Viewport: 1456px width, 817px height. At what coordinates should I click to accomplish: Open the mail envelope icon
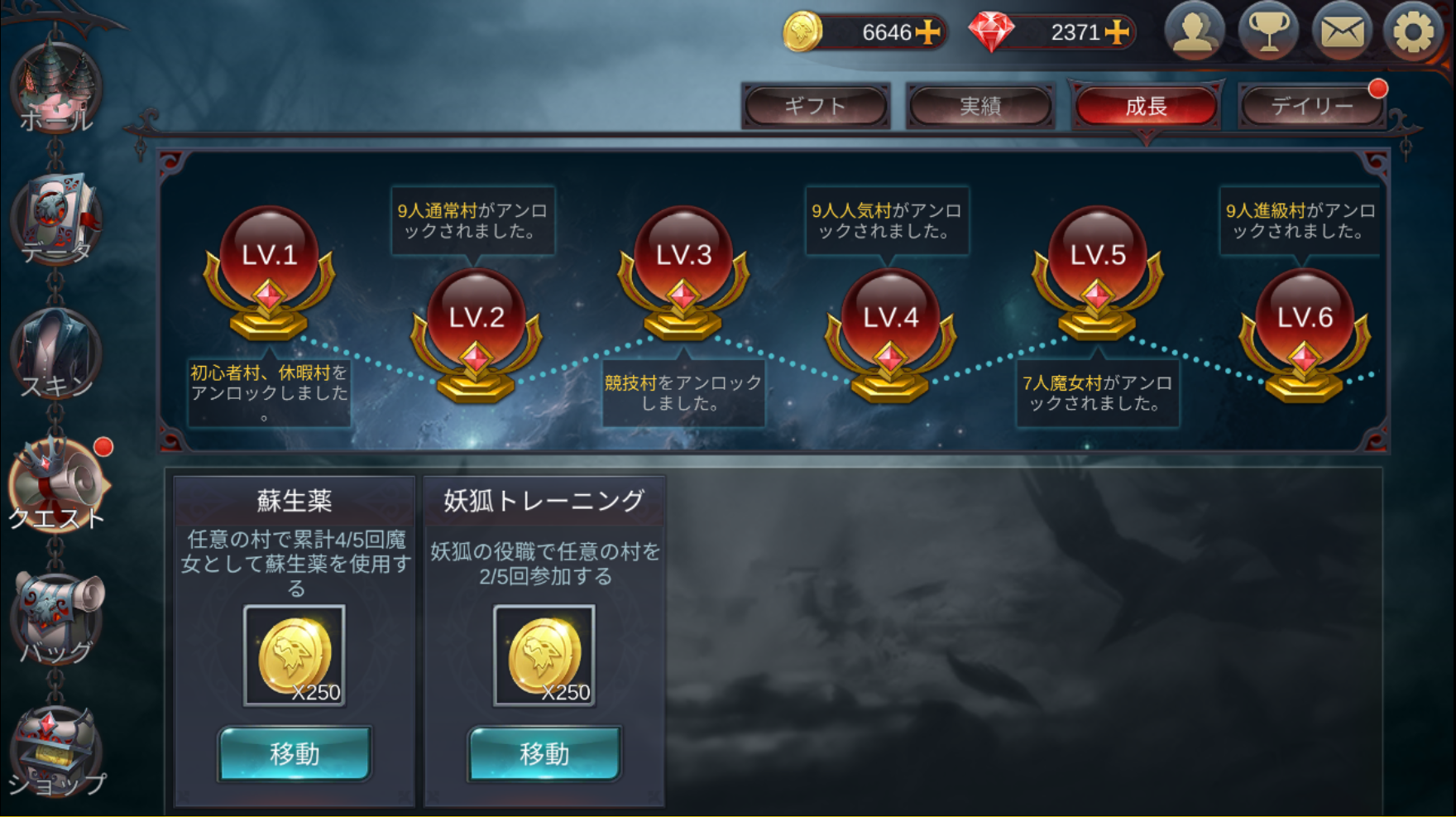tap(1341, 31)
